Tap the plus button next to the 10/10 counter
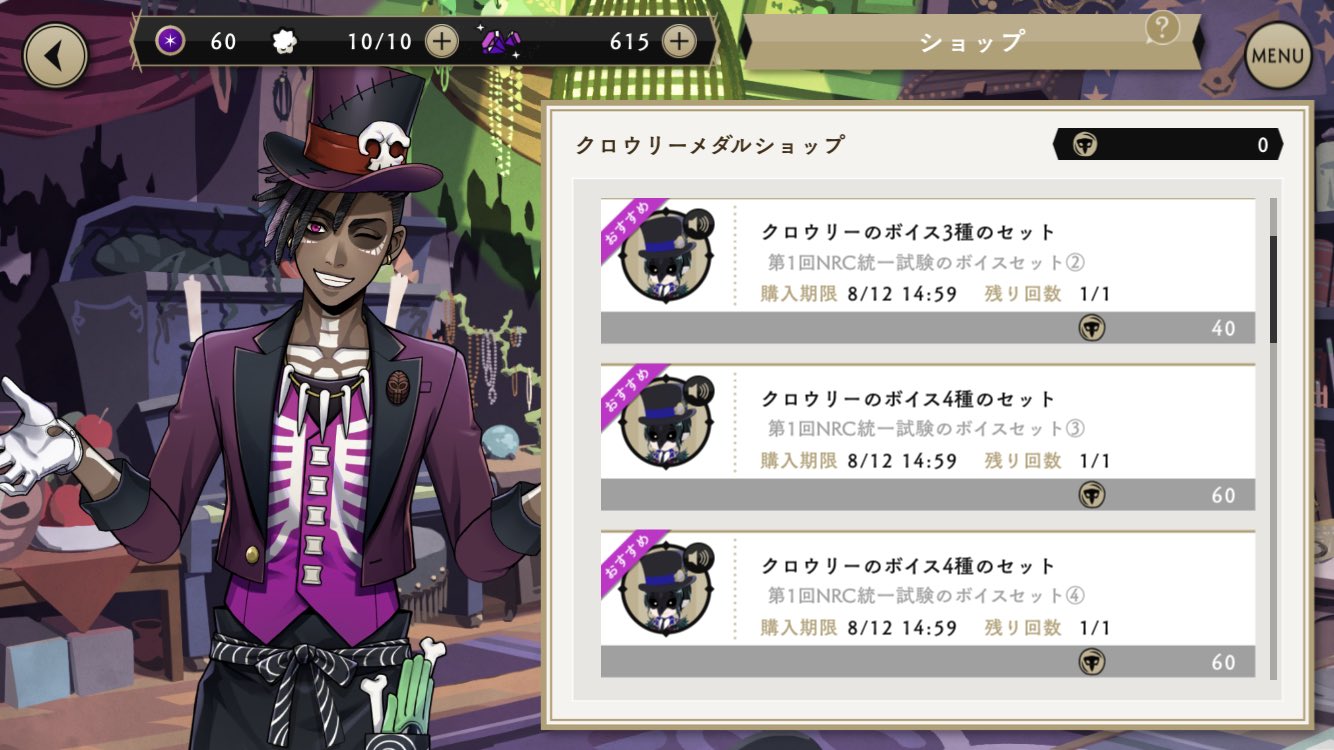The image size is (1334, 750). pyautogui.click(x=440, y=42)
